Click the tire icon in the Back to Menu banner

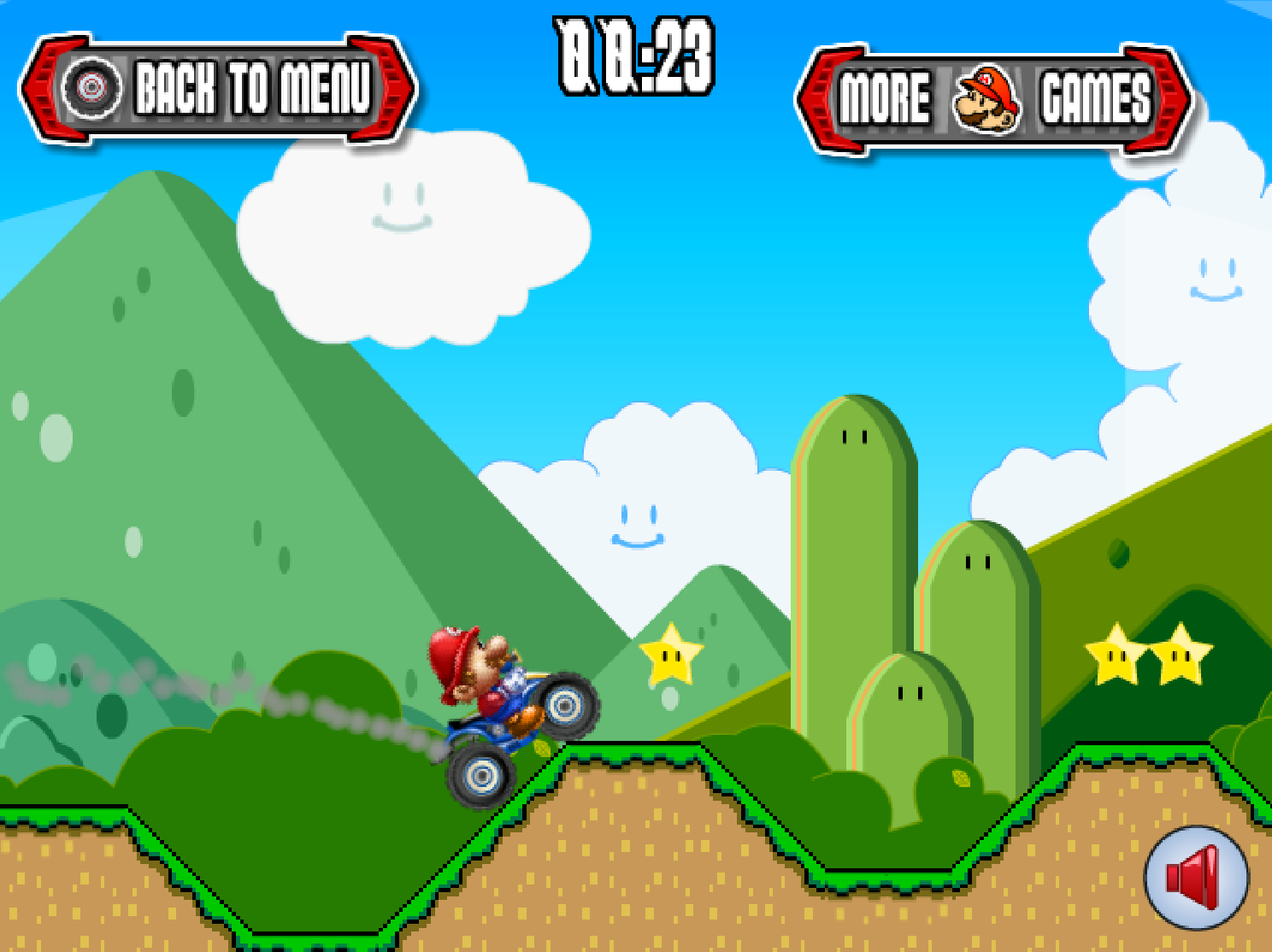click(94, 85)
